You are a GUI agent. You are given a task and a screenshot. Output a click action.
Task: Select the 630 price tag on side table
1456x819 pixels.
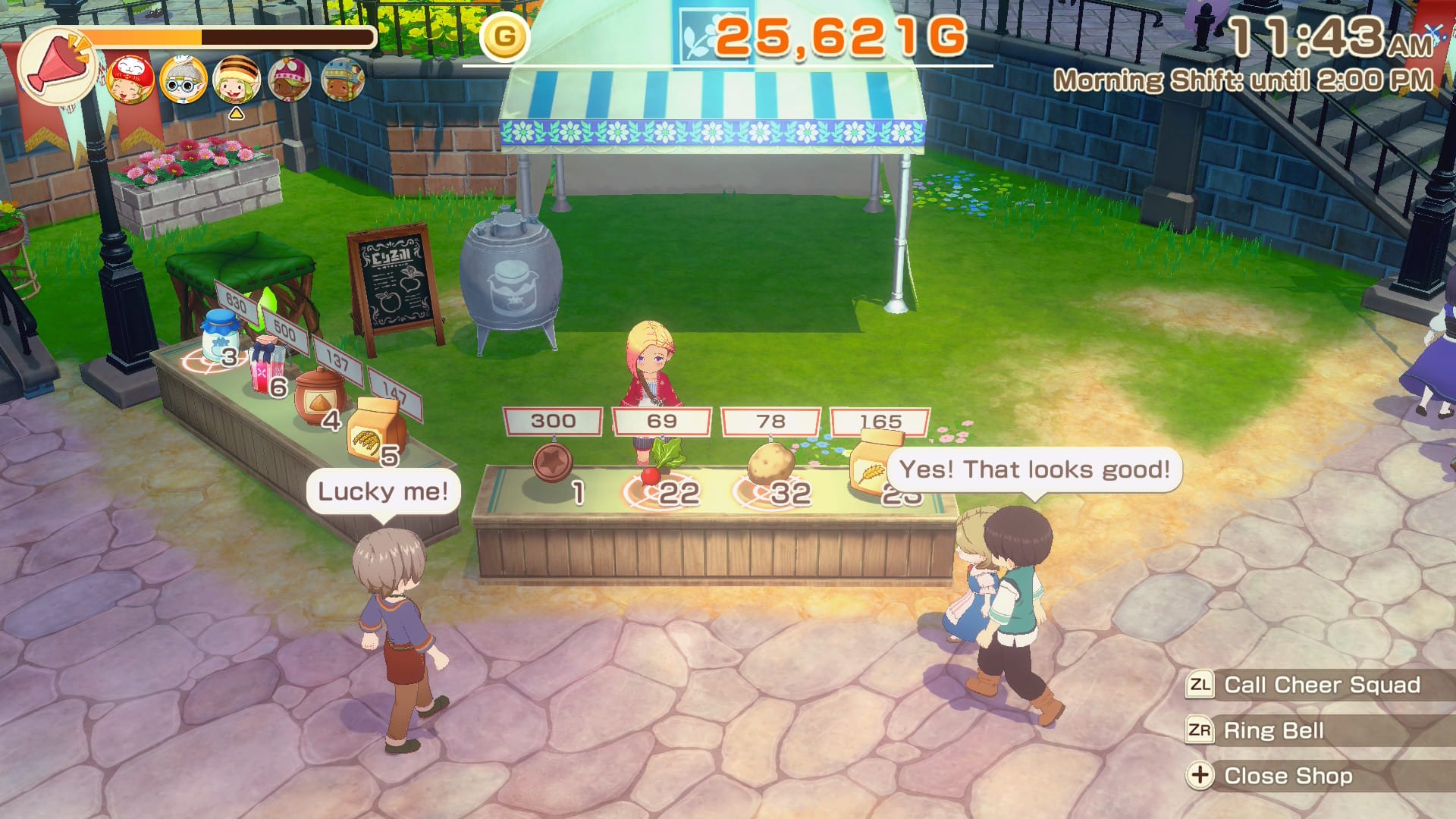point(236,303)
